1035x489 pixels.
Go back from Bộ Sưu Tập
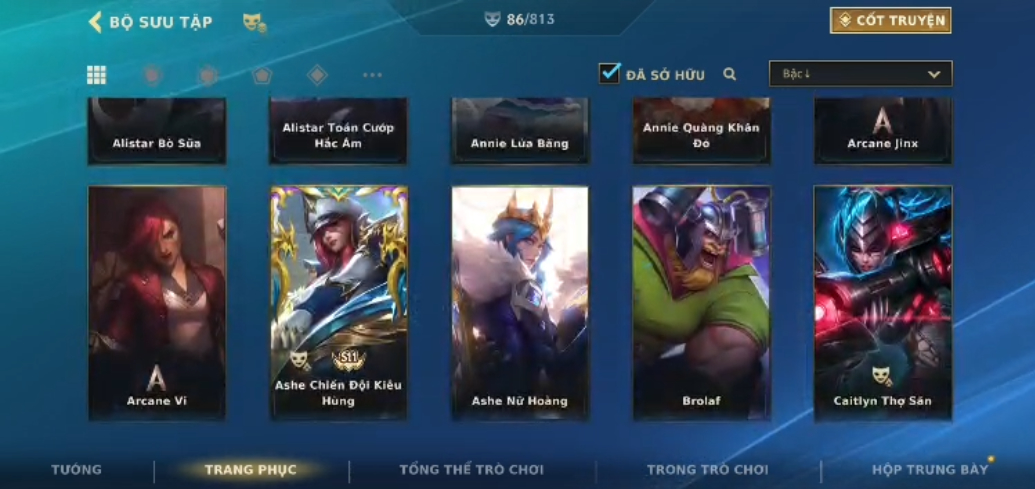[x=96, y=22]
